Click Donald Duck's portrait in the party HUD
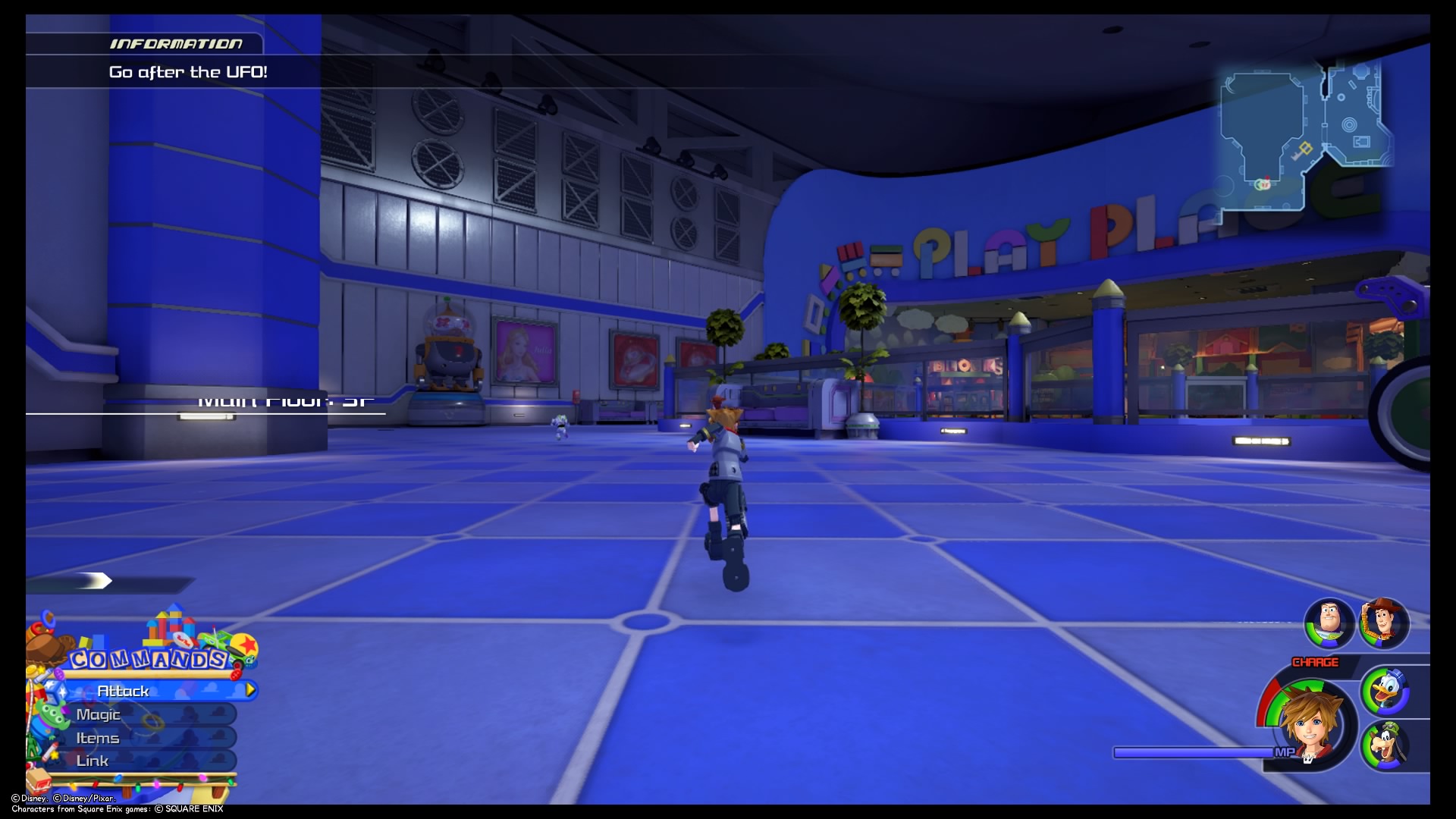1456x819 pixels. coord(1387,691)
